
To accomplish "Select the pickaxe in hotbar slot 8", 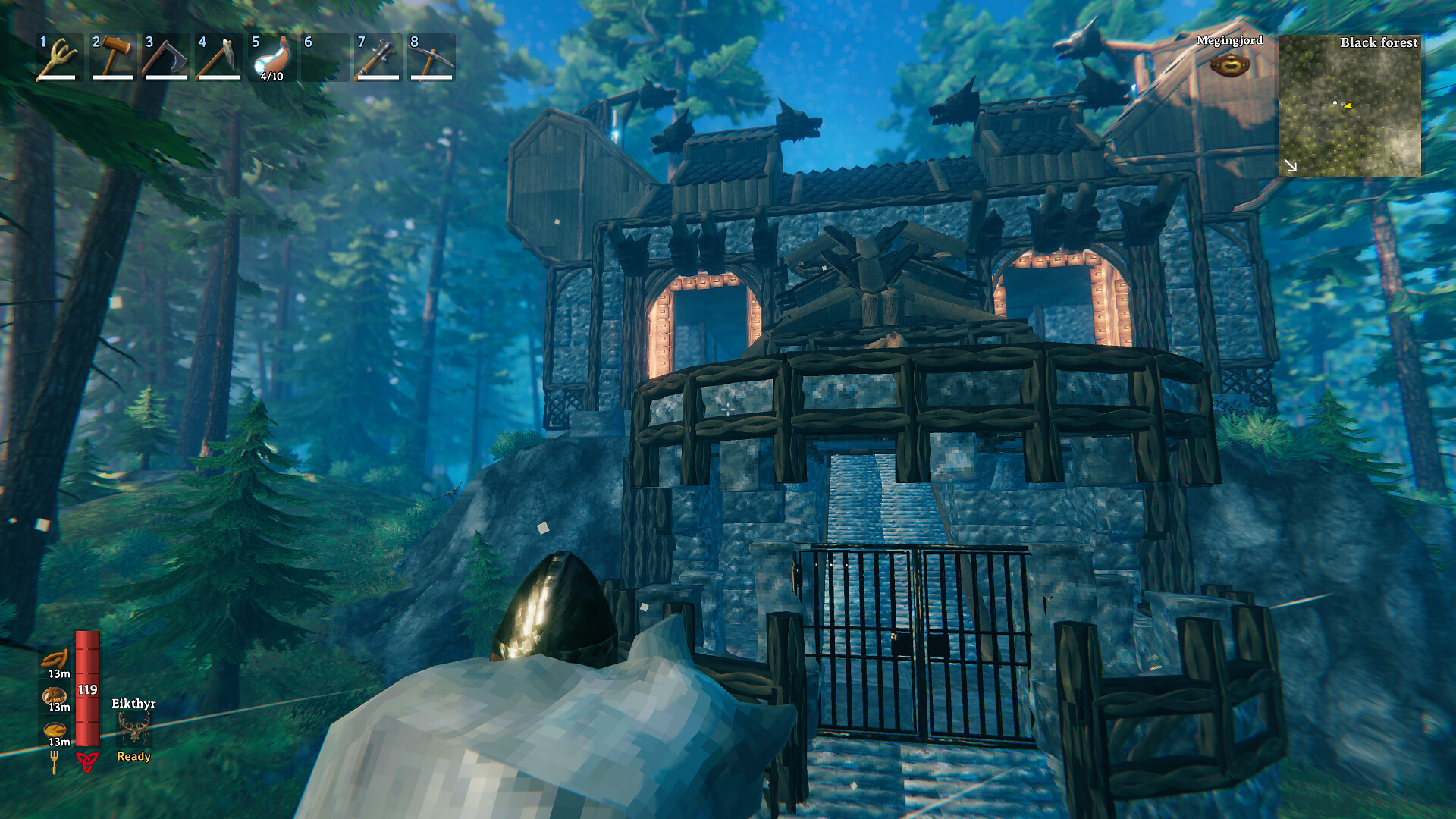I will point(431,59).
